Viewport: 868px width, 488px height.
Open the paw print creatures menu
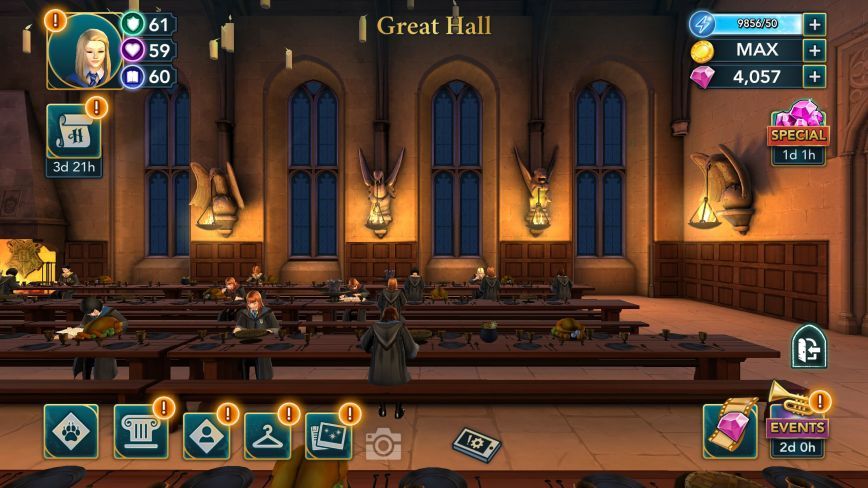(71, 431)
